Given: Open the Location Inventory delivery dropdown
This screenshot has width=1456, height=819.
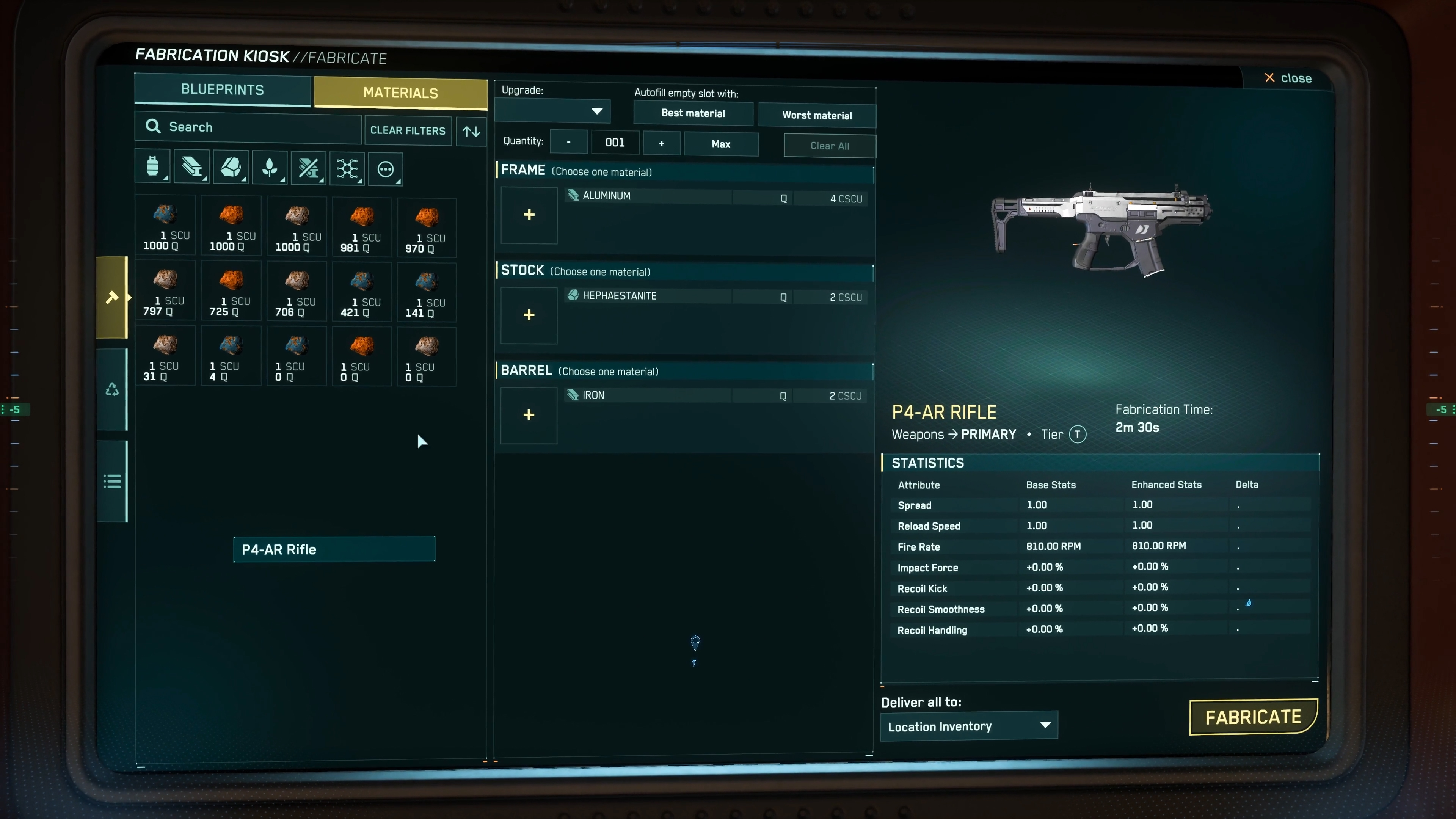Looking at the screenshot, I should (x=969, y=726).
